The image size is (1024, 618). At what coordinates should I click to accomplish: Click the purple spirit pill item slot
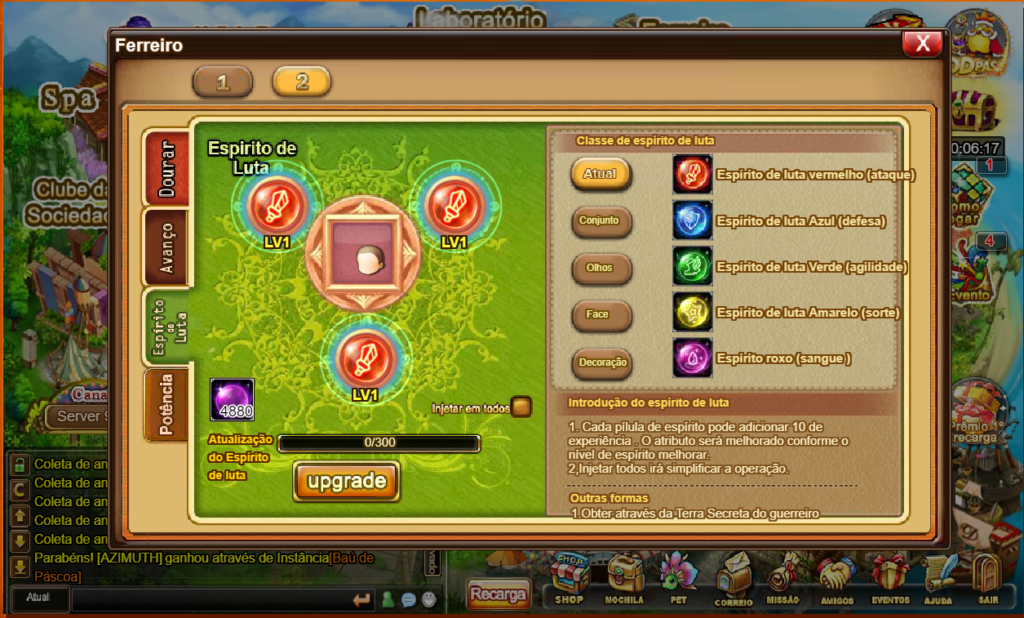(x=232, y=398)
